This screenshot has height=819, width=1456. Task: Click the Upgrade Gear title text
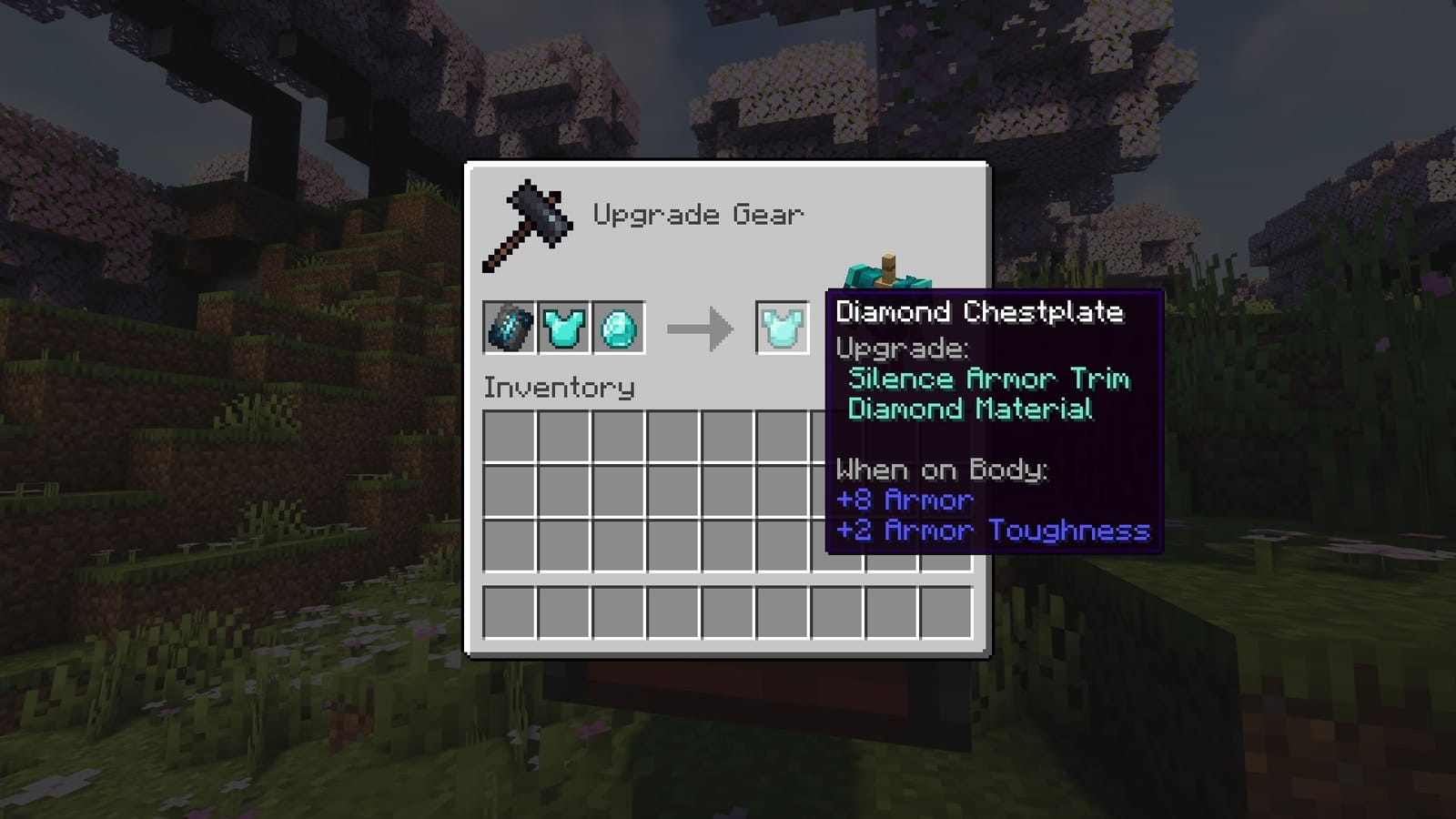pyautogui.click(x=699, y=215)
